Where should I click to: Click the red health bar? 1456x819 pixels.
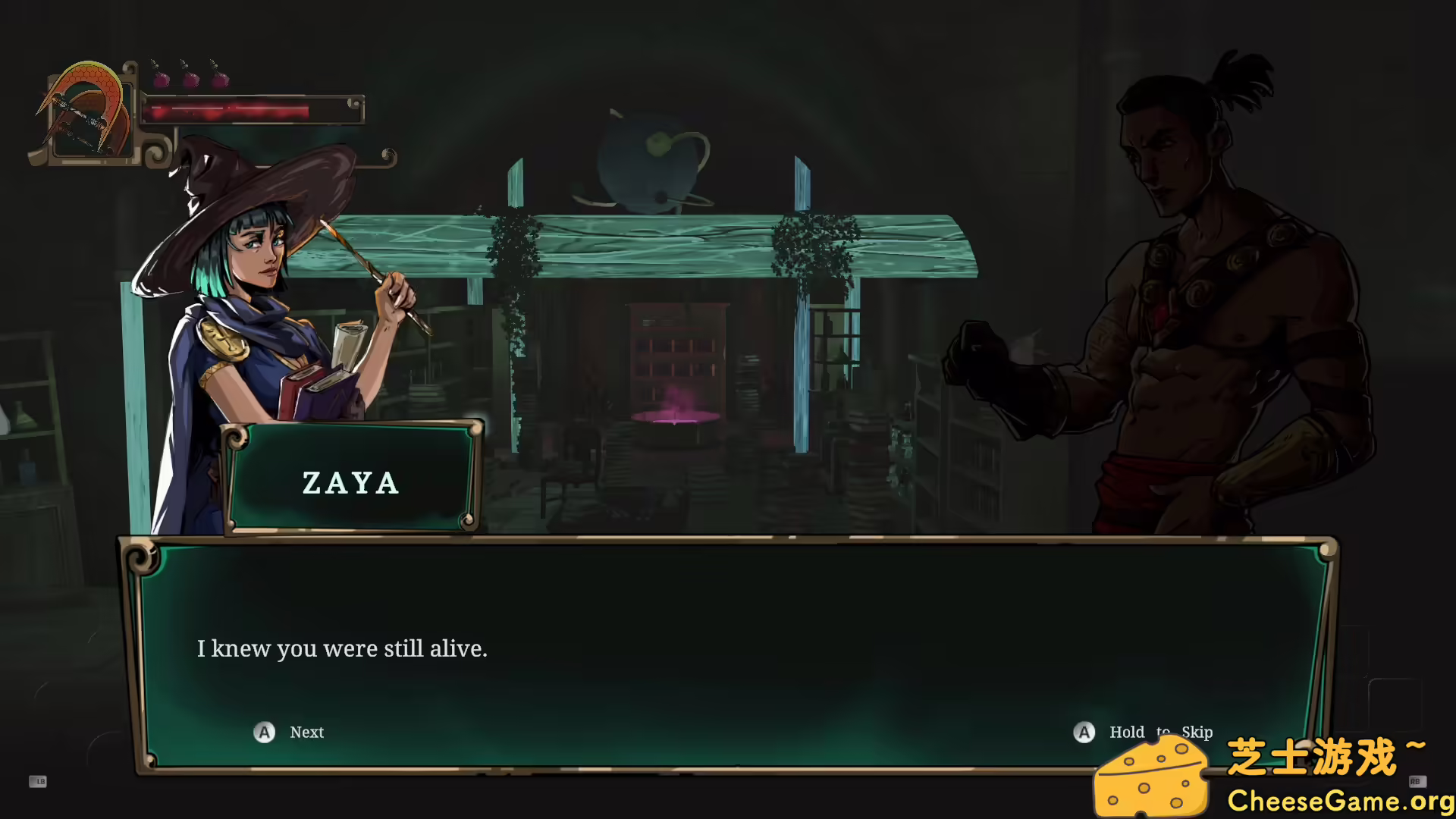click(227, 110)
